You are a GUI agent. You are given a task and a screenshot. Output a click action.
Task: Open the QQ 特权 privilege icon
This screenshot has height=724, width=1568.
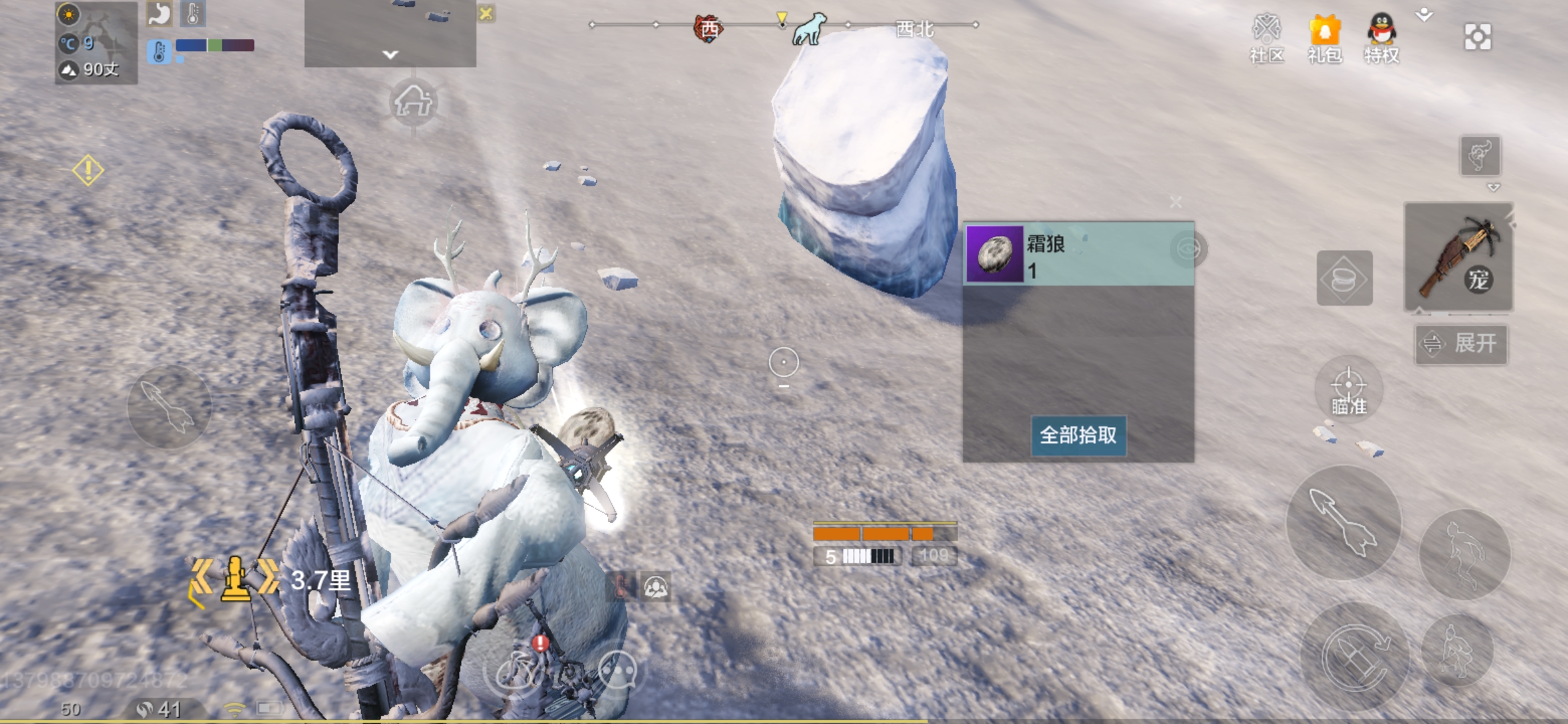click(x=1382, y=30)
